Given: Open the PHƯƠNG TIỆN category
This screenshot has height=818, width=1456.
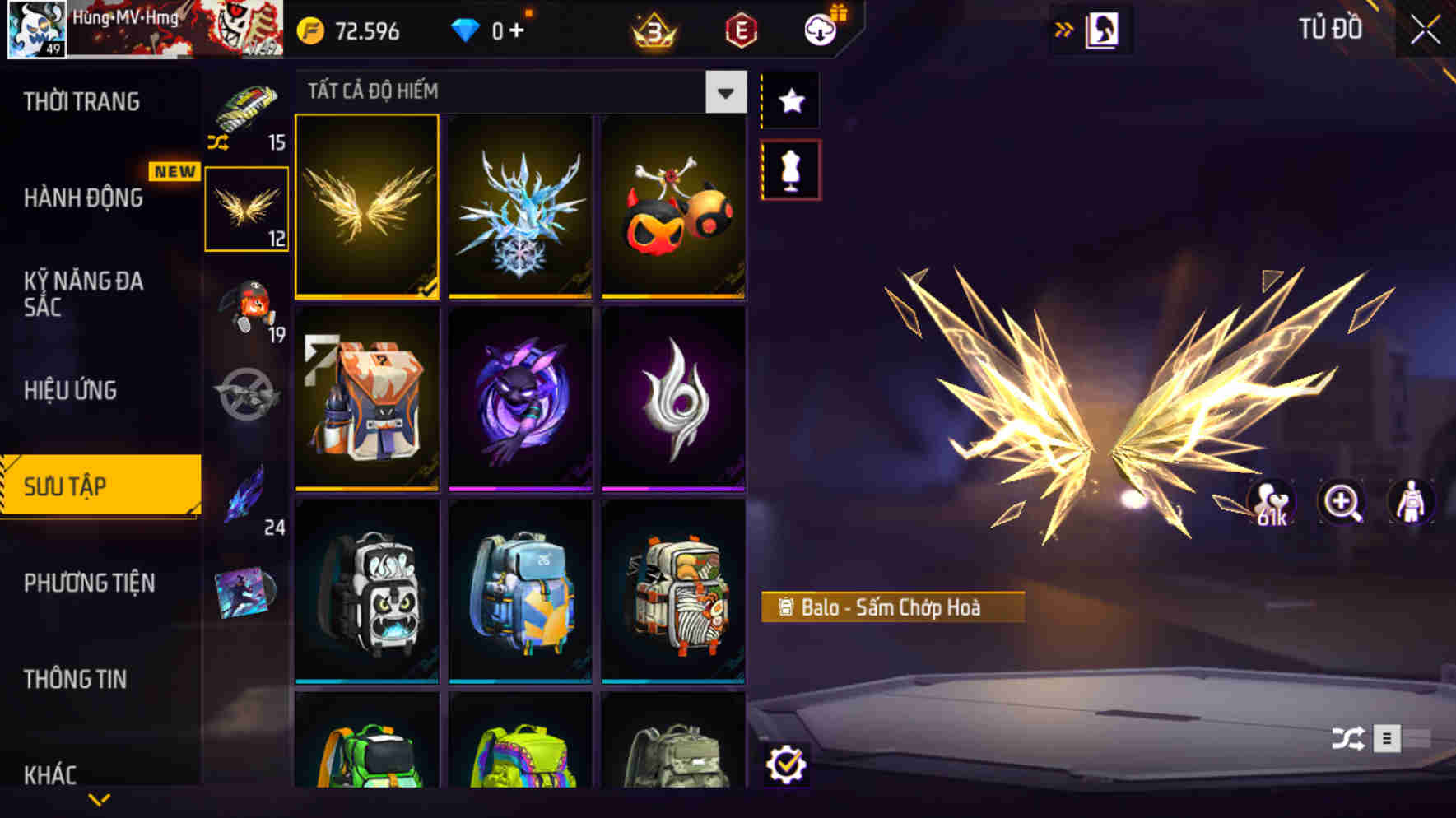Looking at the screenshot, I should click(87, 583).
